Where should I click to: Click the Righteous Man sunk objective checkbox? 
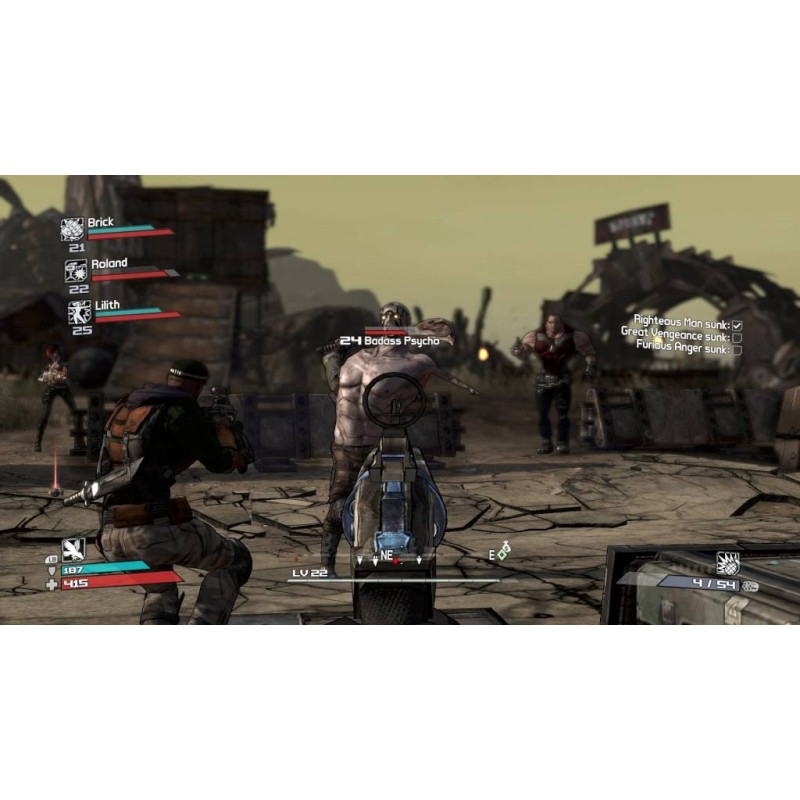point(737,325)
